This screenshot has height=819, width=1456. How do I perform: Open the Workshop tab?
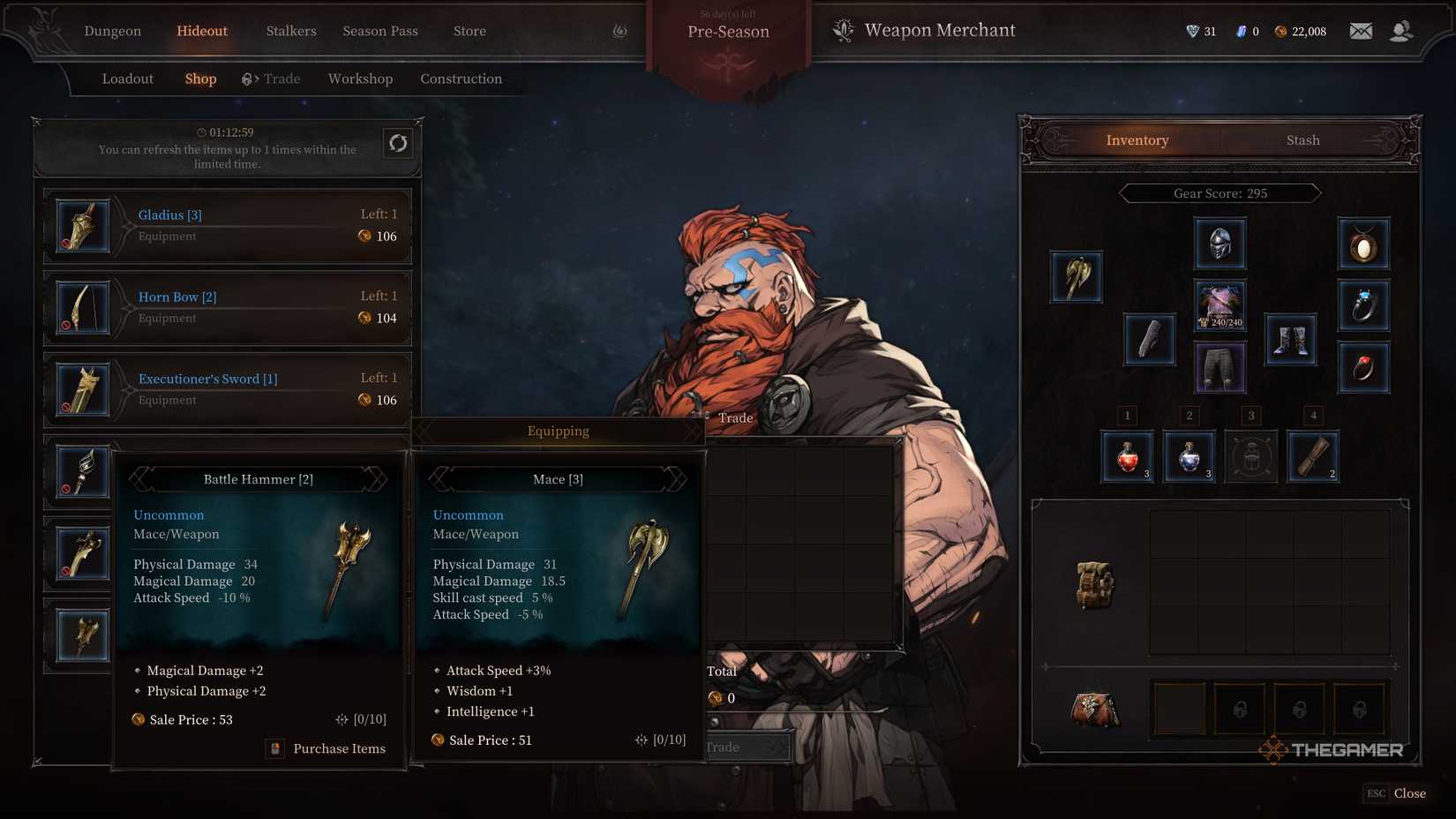(x=360, y=79)
